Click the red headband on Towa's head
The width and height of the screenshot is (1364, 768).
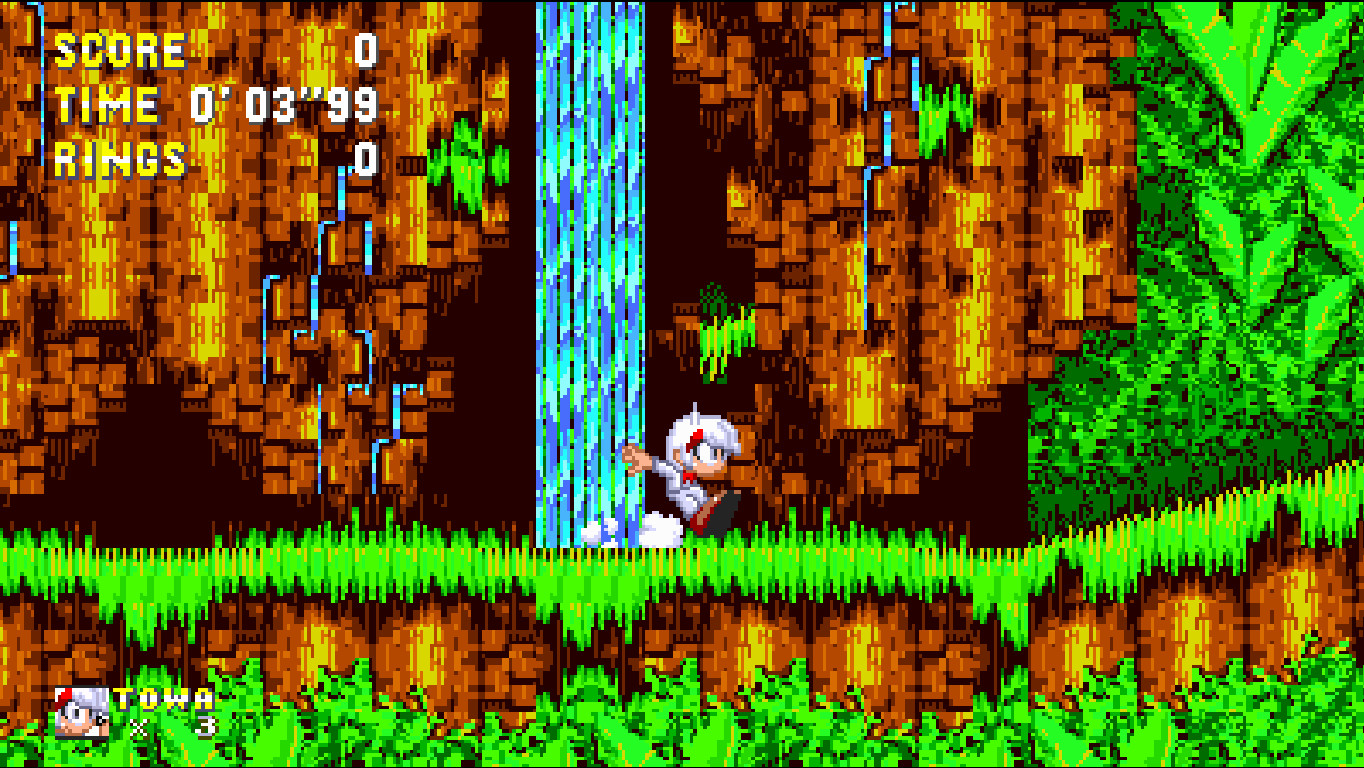coord(694,438)
